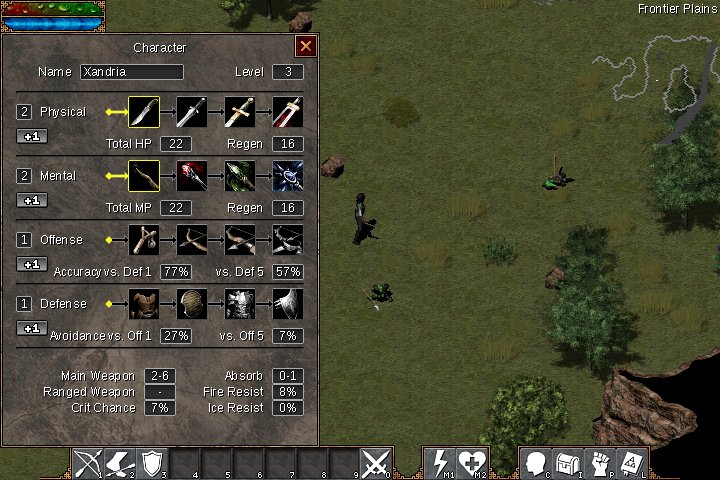Close the Character window

pyautogui.click(x=306, y=46)
